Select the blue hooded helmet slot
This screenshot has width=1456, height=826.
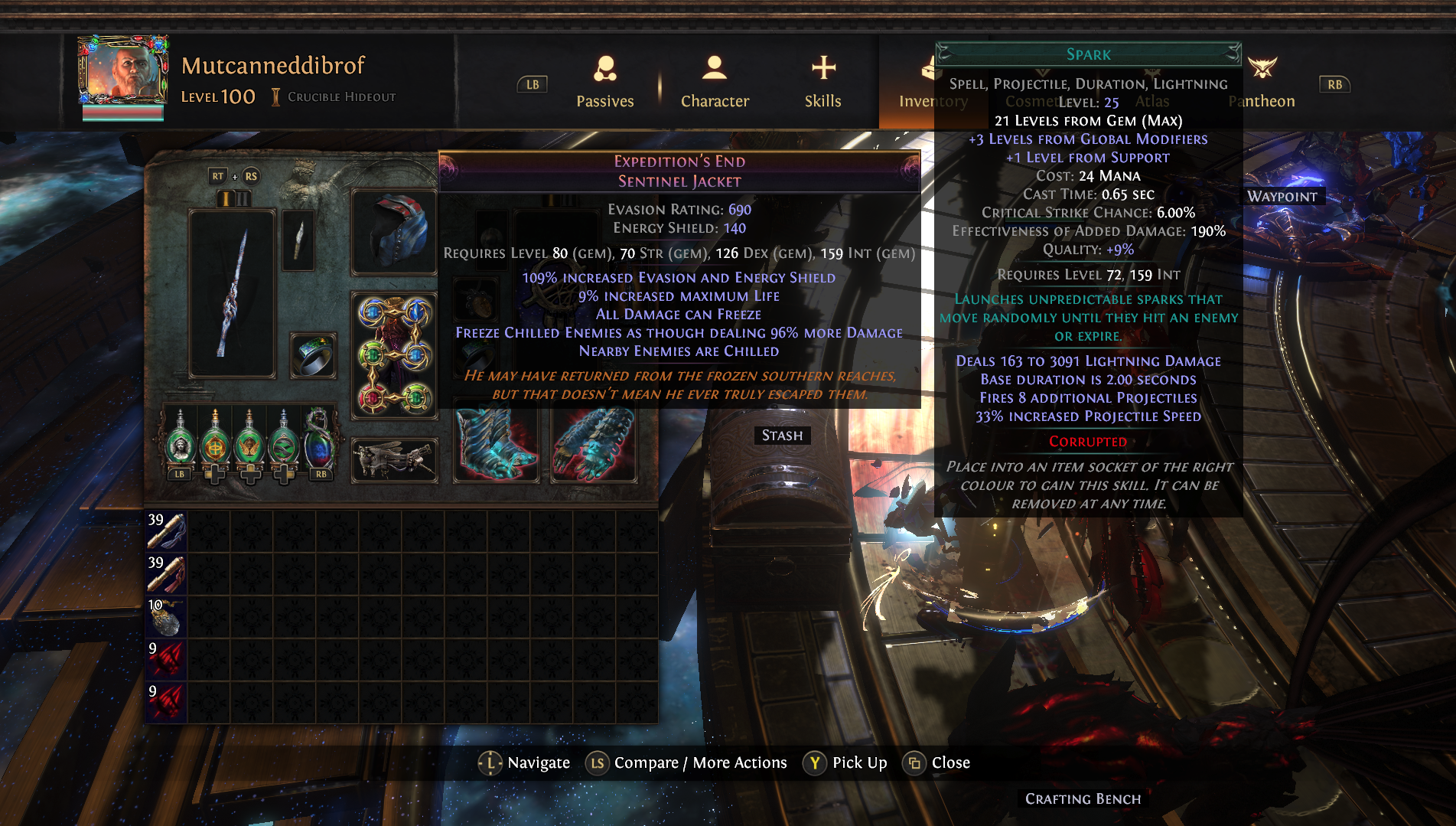coord(394,232)
